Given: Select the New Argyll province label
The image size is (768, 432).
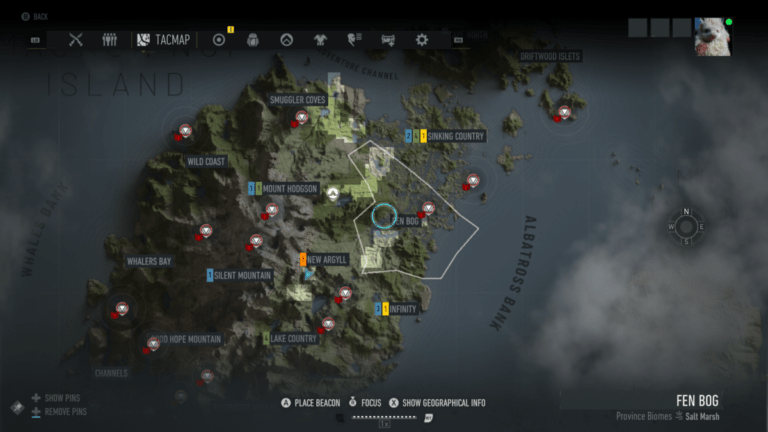Looking at the screenshot, I should (x=327, y=260).
